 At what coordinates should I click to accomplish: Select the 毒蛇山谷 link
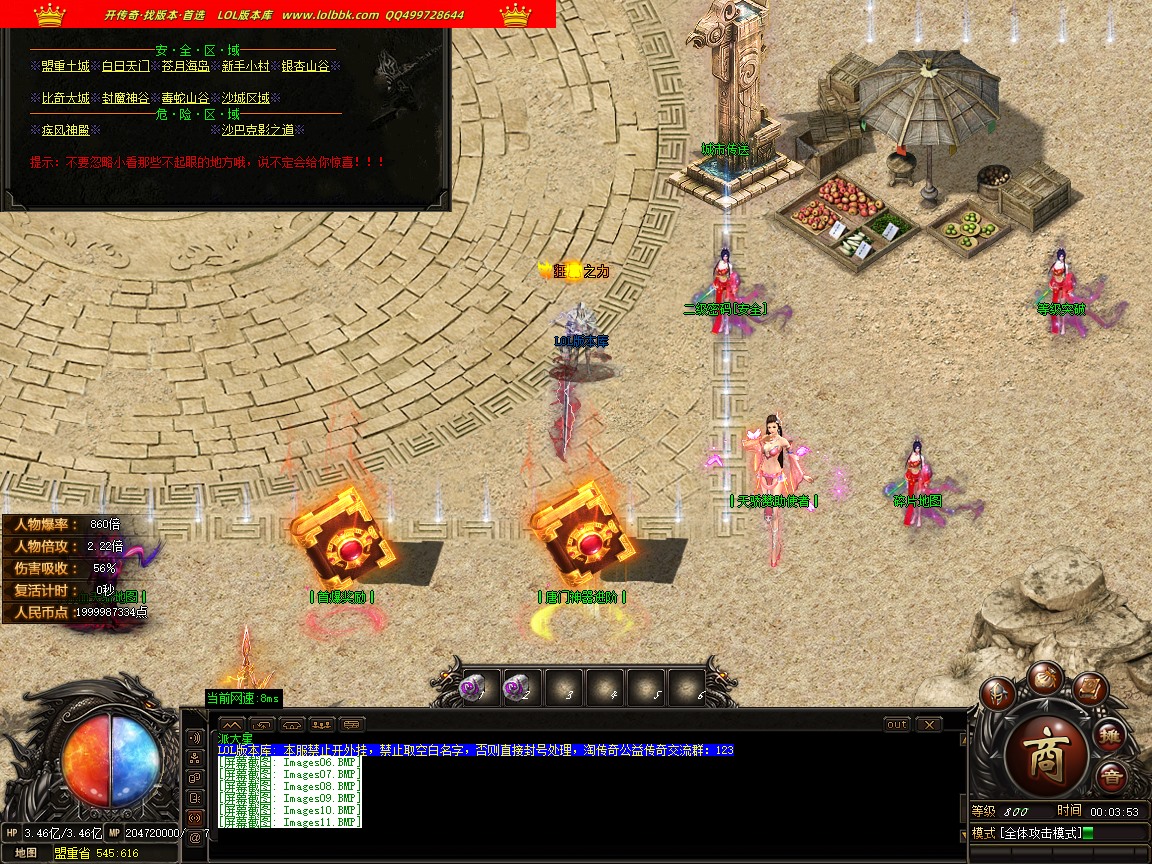tap(186, 98)
